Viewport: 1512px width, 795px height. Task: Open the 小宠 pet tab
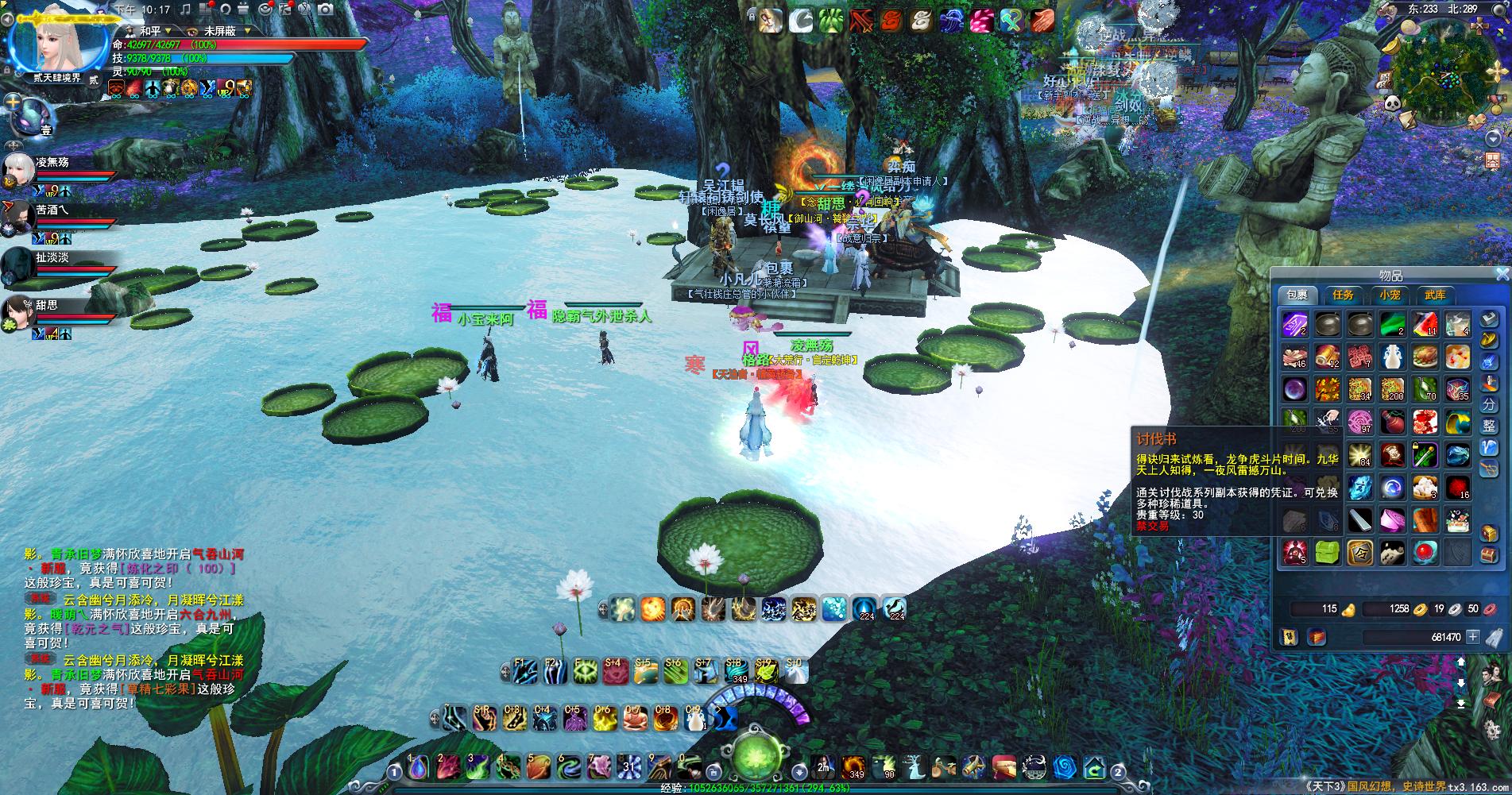pyautogui.click(x=1390, y=295)
